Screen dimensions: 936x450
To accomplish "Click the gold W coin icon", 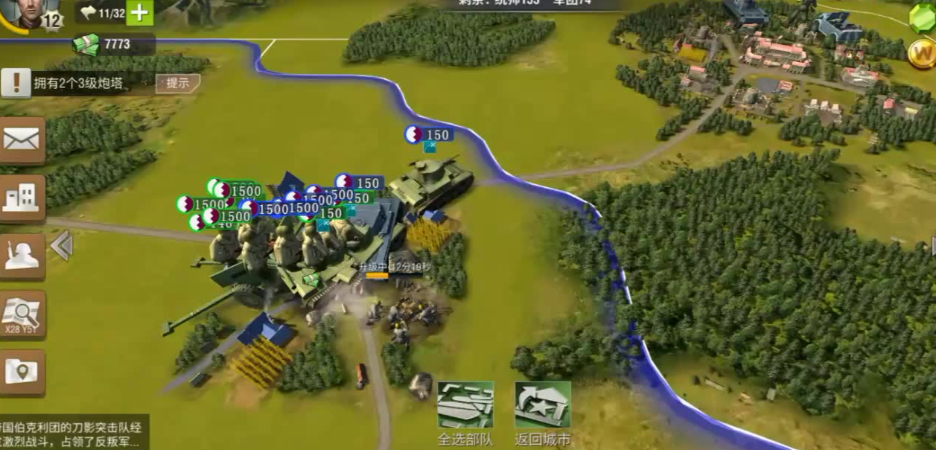I will 922,53.
